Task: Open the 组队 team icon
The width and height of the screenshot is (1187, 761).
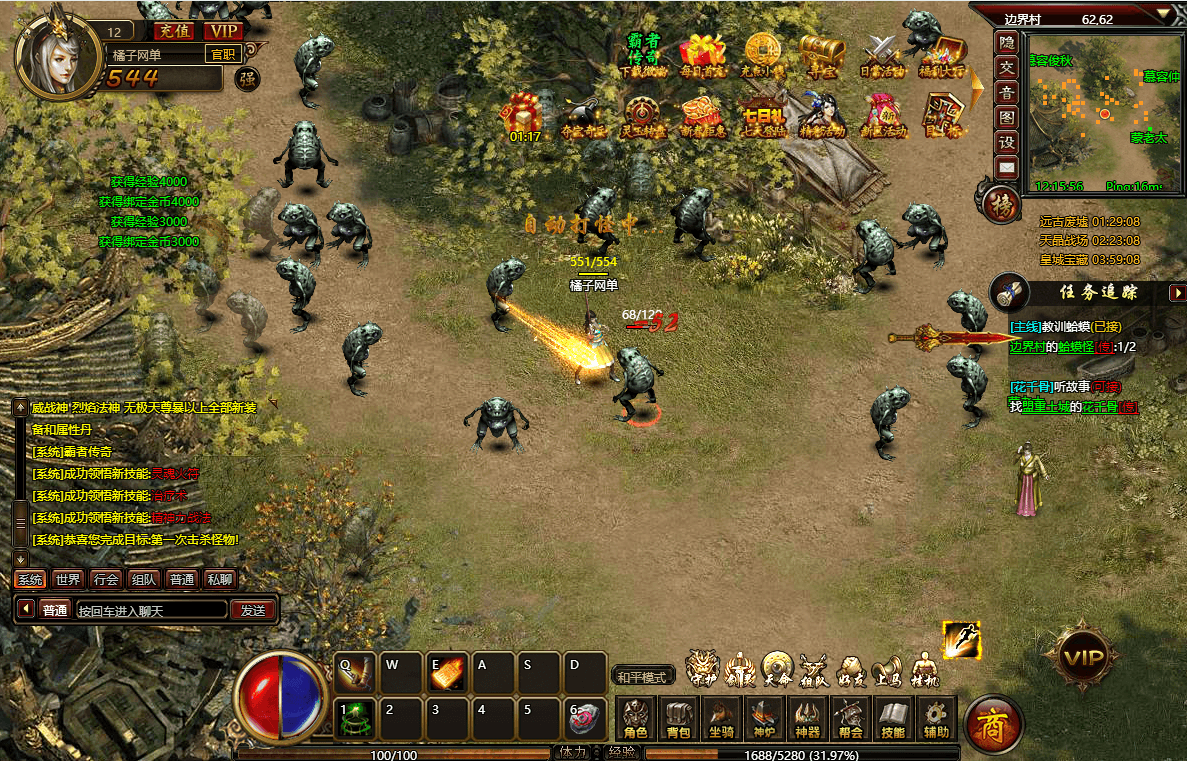Action: click(812, 669)
